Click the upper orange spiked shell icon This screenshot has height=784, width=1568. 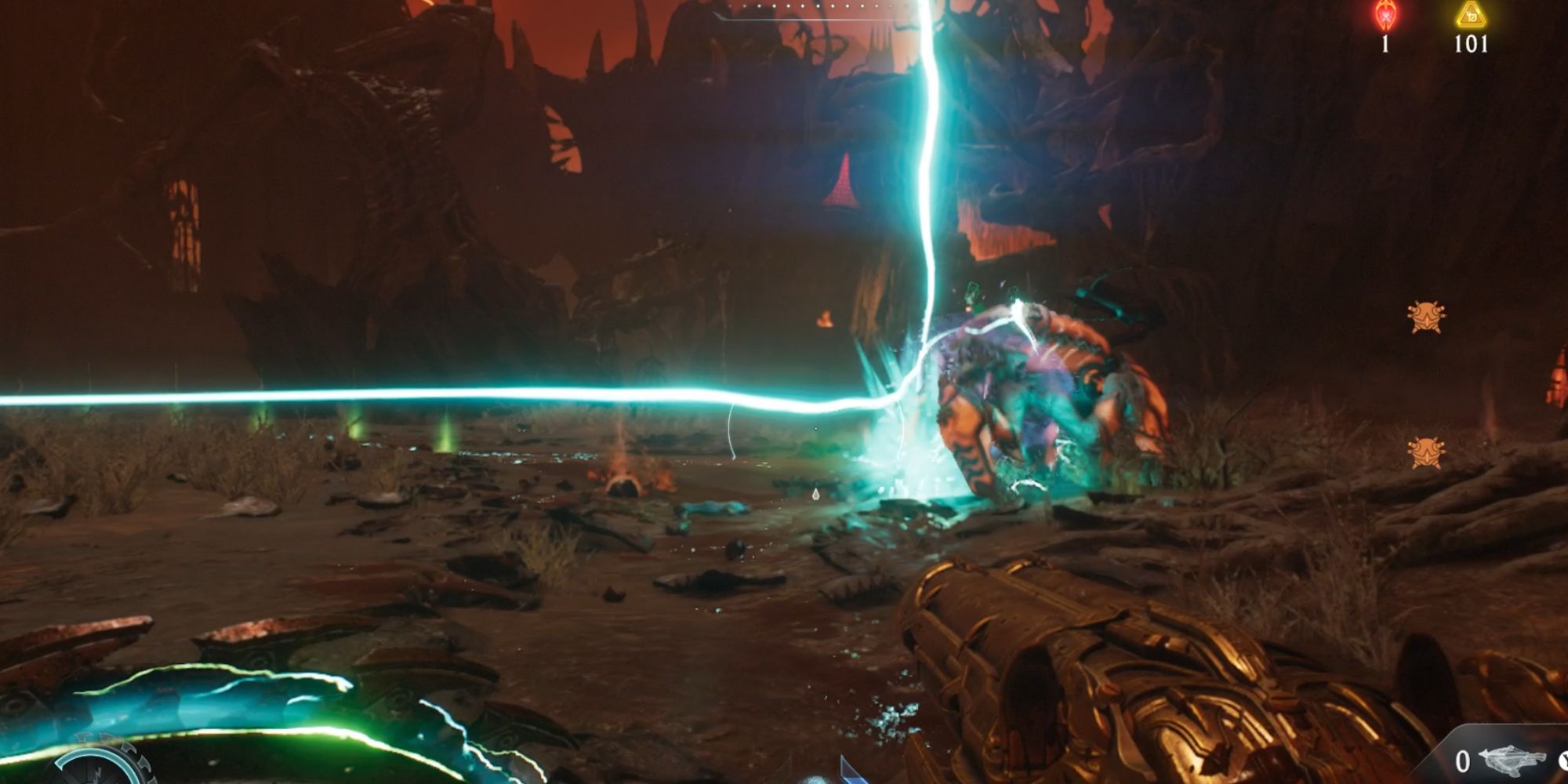coord(1426,317)
